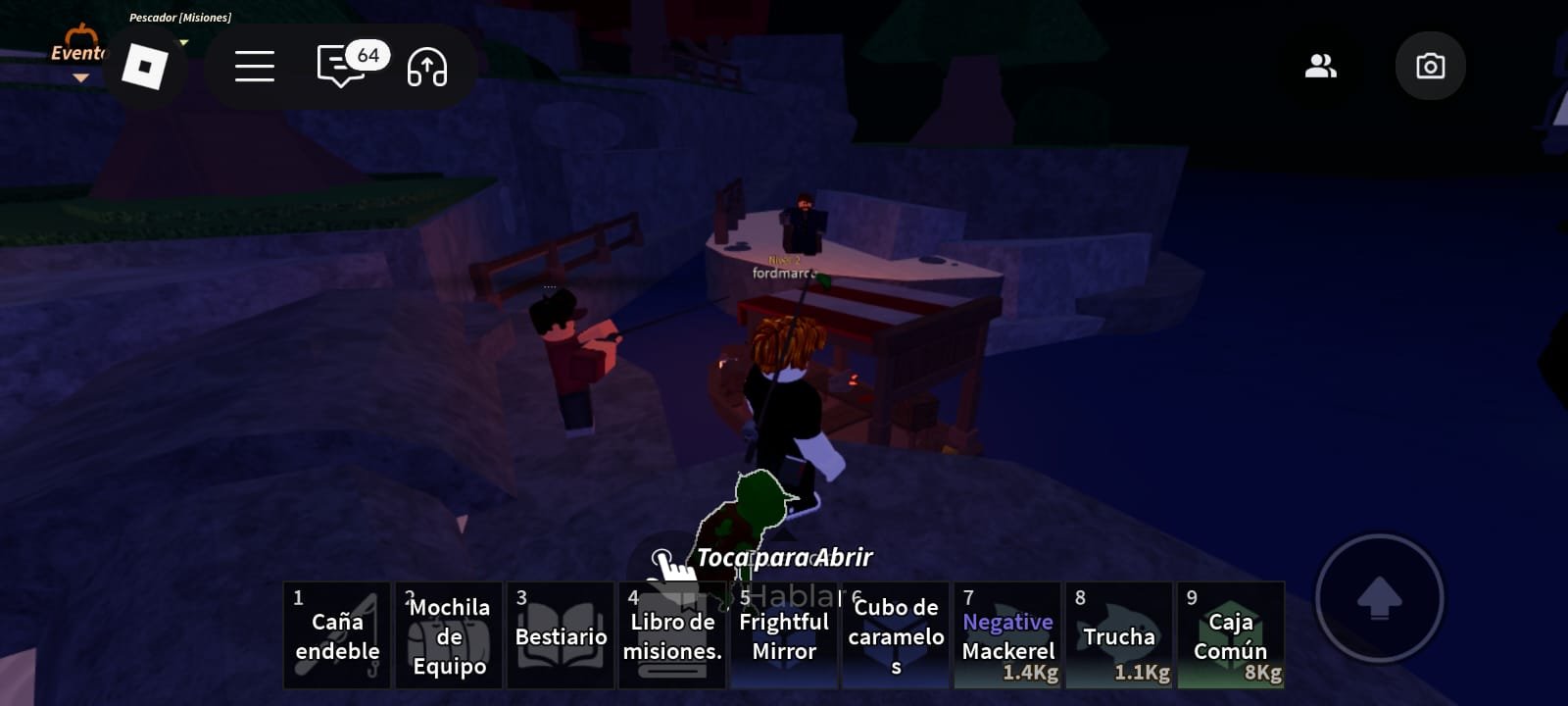Open the Caja Común crate

tap(1231, 635)
